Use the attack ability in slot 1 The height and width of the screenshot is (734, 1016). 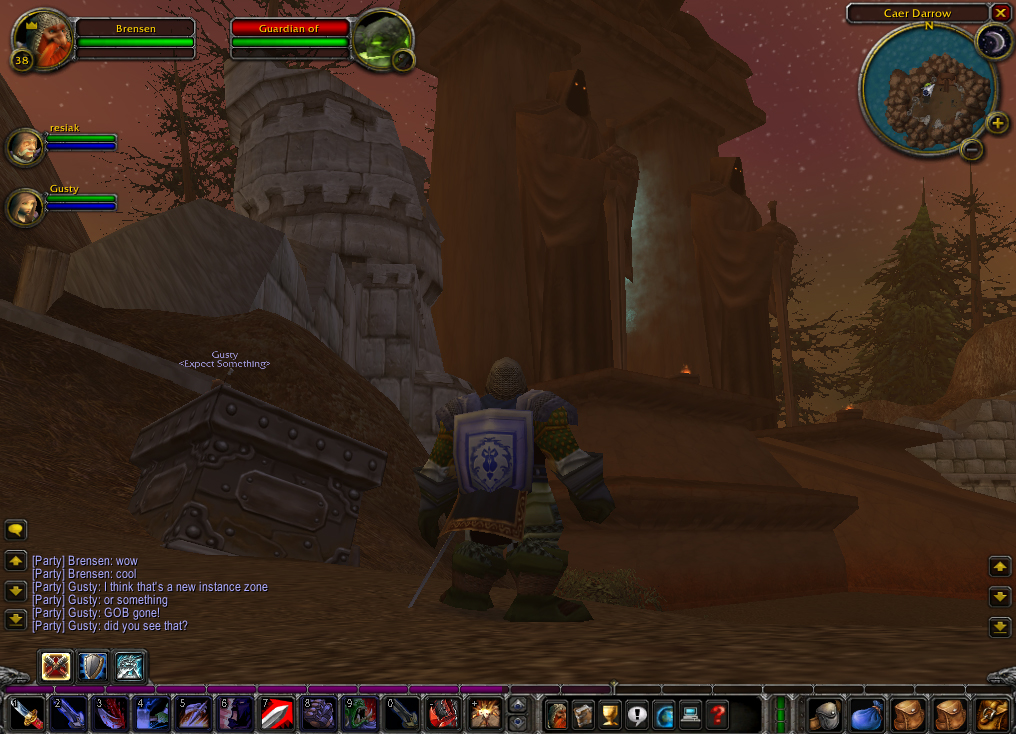[x=25, y=715]
